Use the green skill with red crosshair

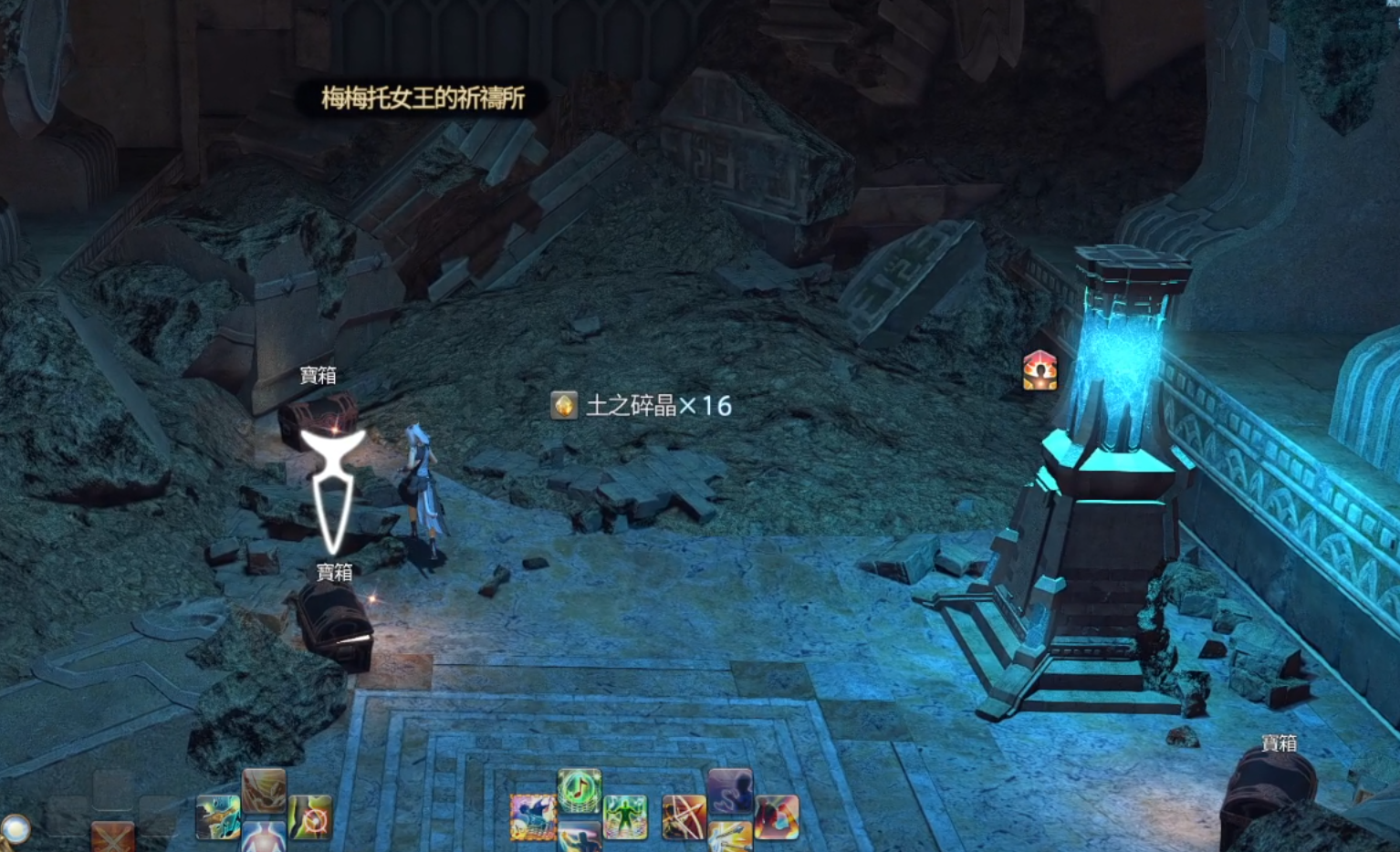pyautogui.click(x=310, y=816)
